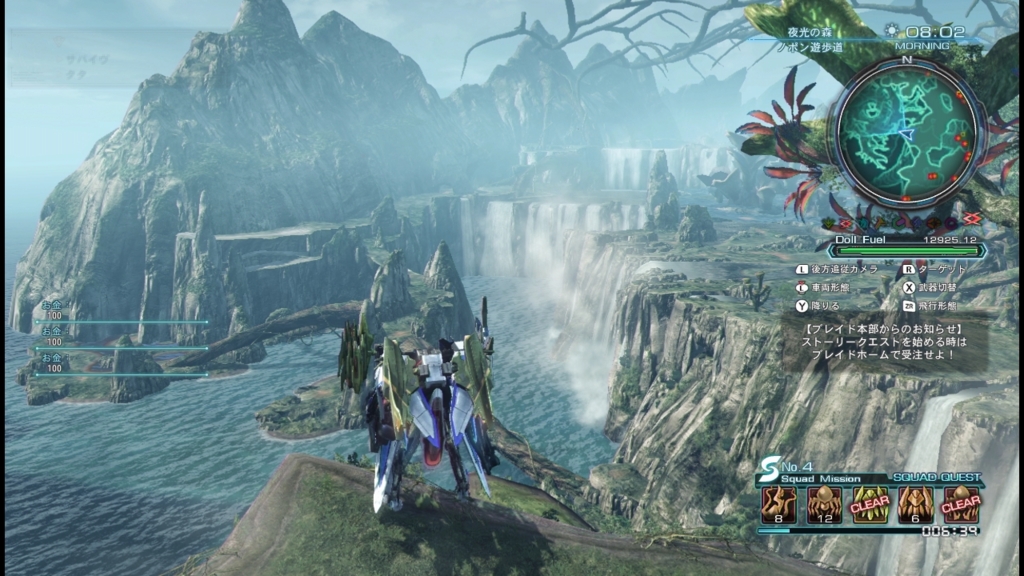Select the Squad Mission No. 4 header

[x=810, y=471]
